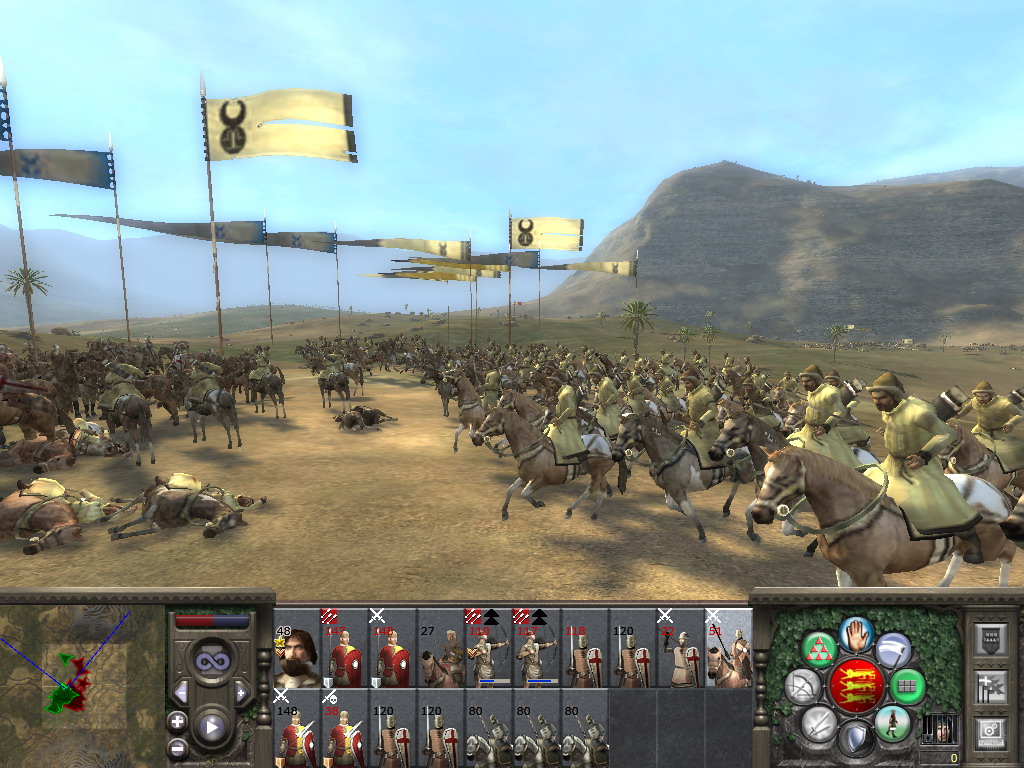Select the unit card showing 22 men
The width and height of the screenshot is (1024, 768).
point(681,656)
